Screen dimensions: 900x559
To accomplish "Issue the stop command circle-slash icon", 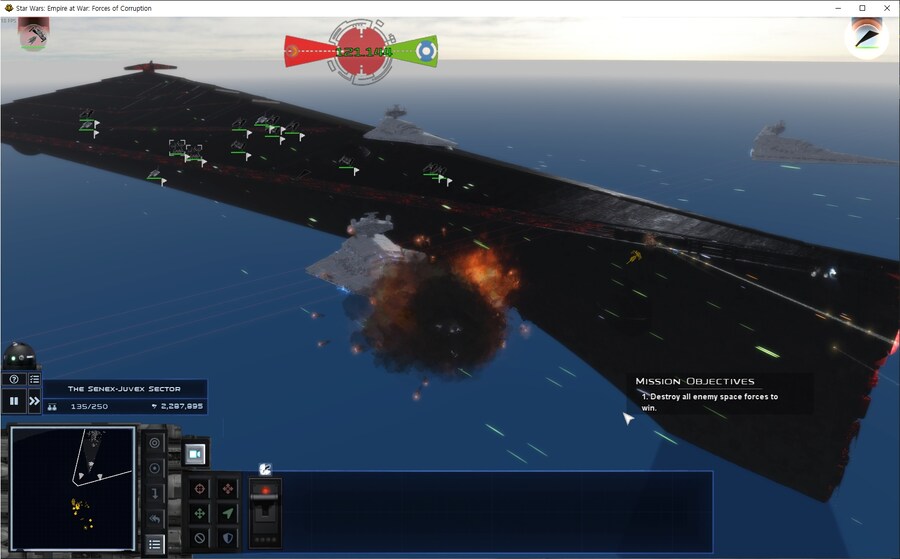I will click(199, 537).
